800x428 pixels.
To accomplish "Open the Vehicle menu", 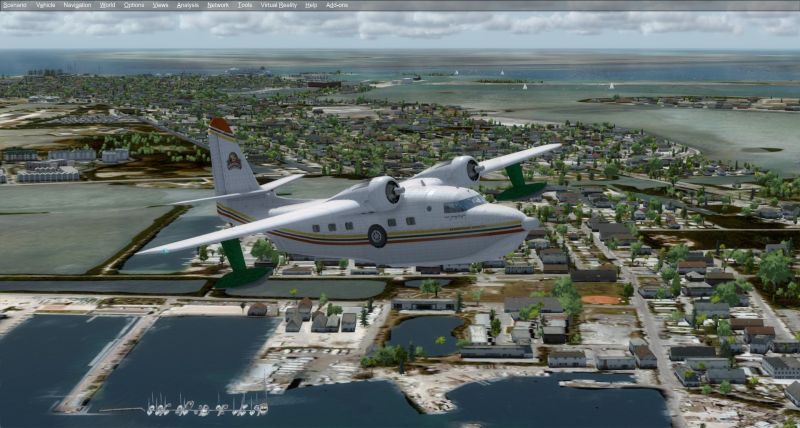I will [46, 5].
